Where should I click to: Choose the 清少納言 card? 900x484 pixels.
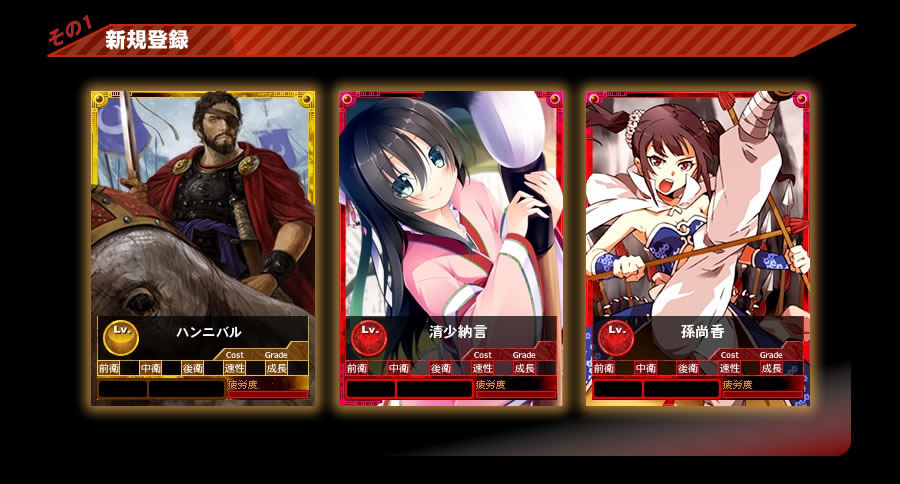point(451,248)
